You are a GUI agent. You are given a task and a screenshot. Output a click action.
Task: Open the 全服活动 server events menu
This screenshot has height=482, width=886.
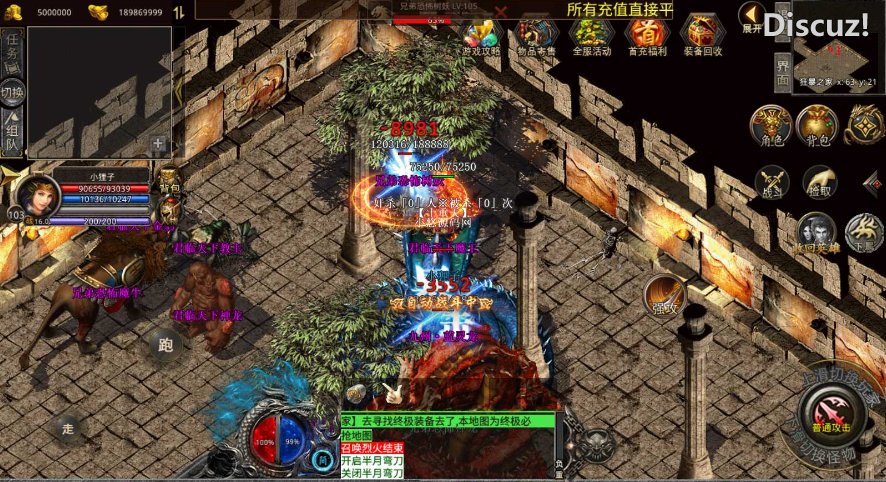pos(591,36)
